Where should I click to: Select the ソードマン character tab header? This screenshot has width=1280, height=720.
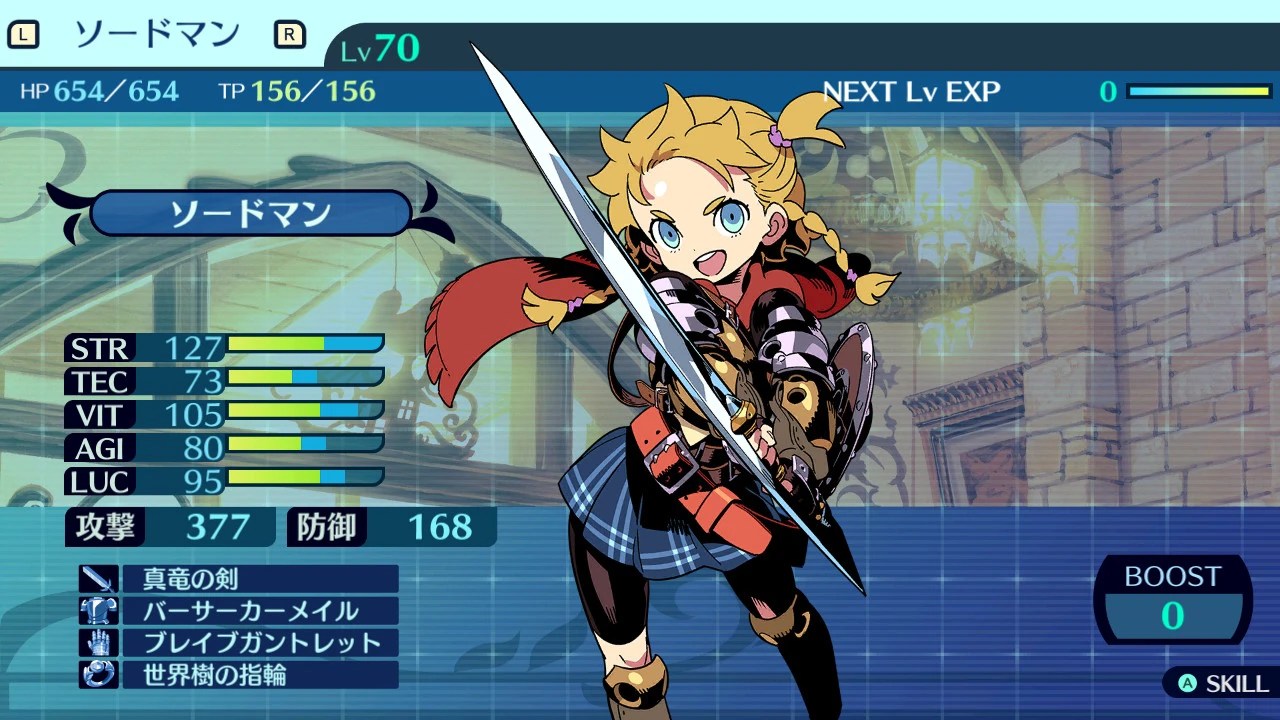tap(157, 35)
